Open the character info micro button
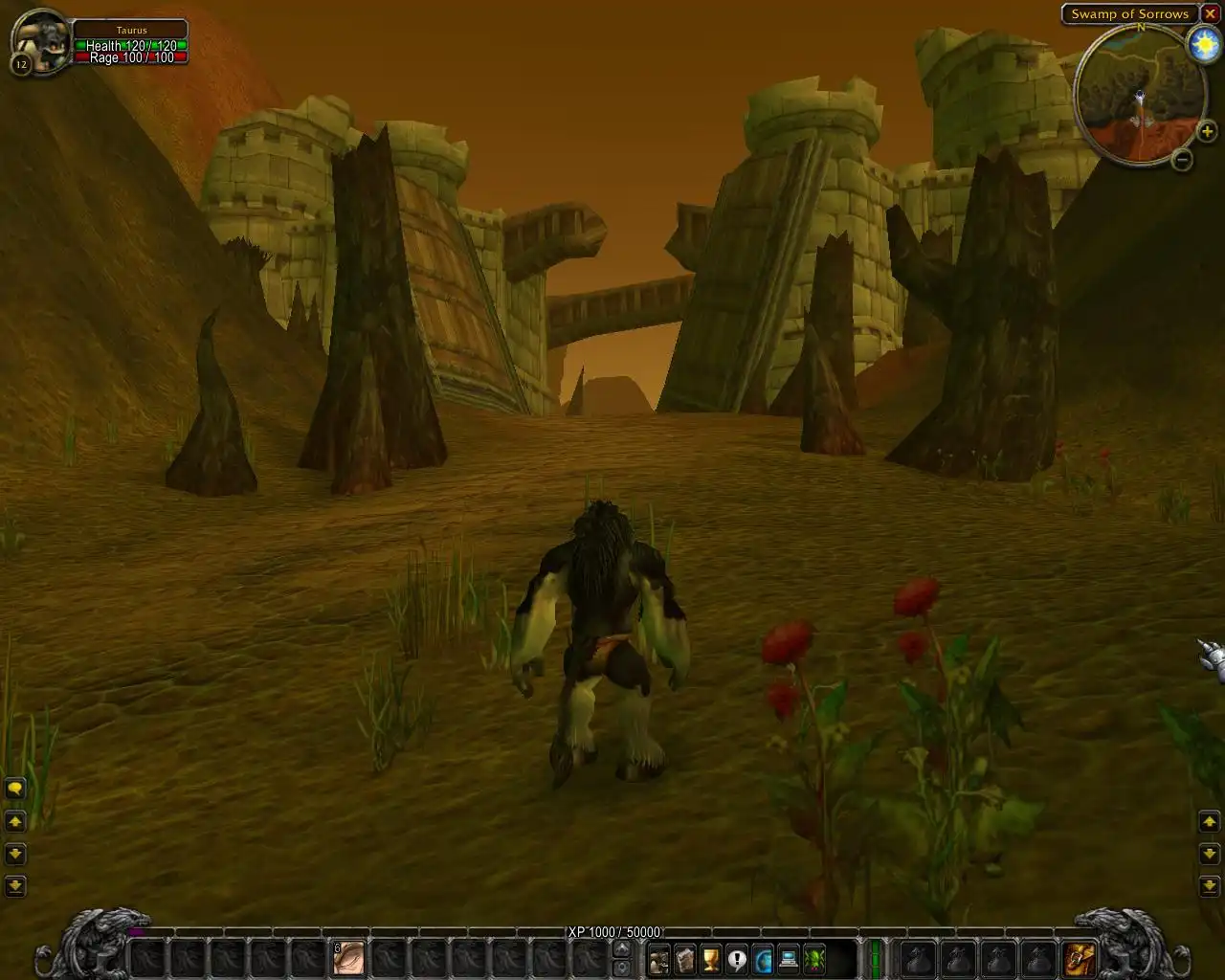The width and height of the screenshot is (1225, 980). click(x=658, y=958)
